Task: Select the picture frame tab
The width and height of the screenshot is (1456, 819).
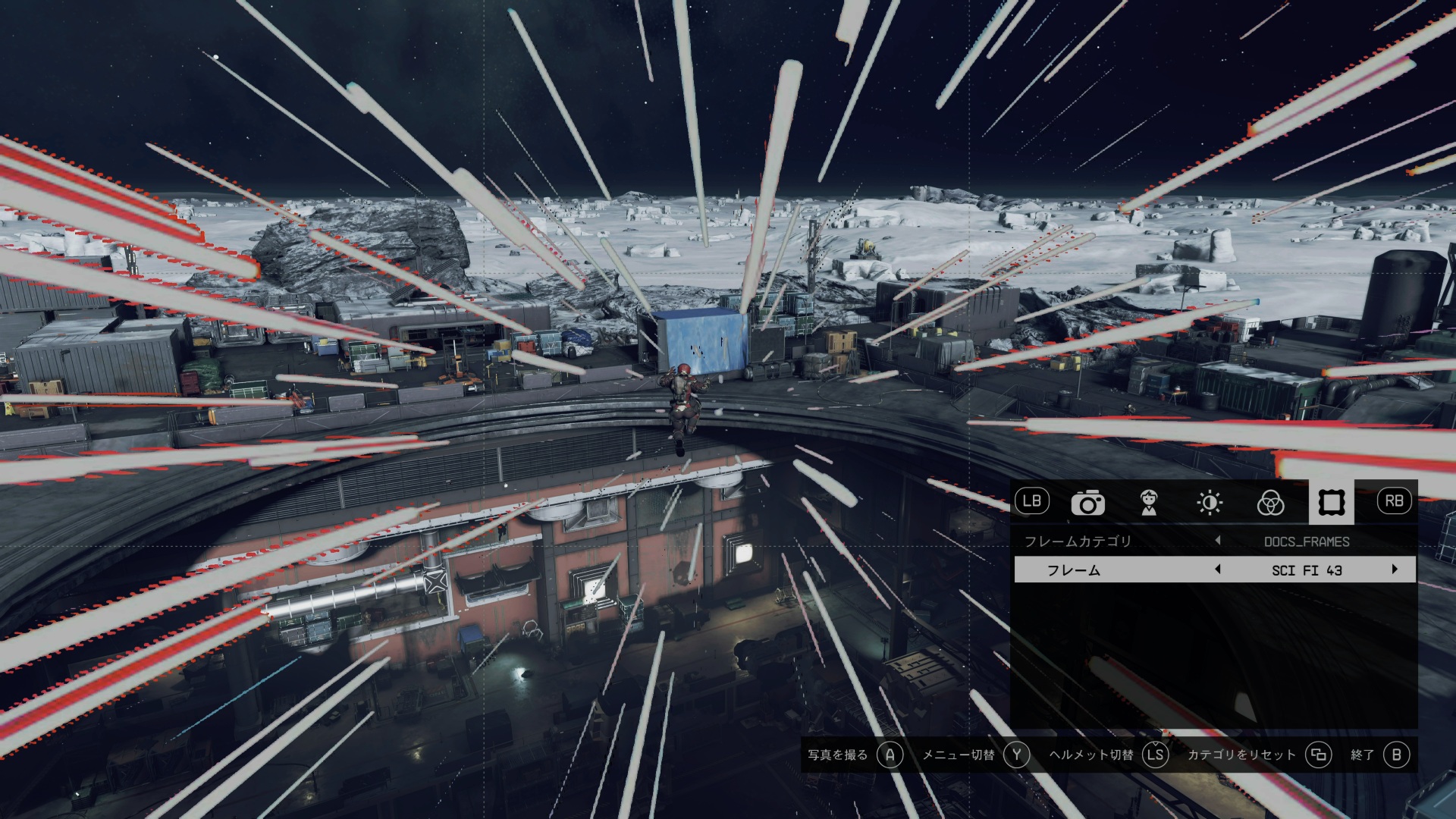Action: [1331, 502]
